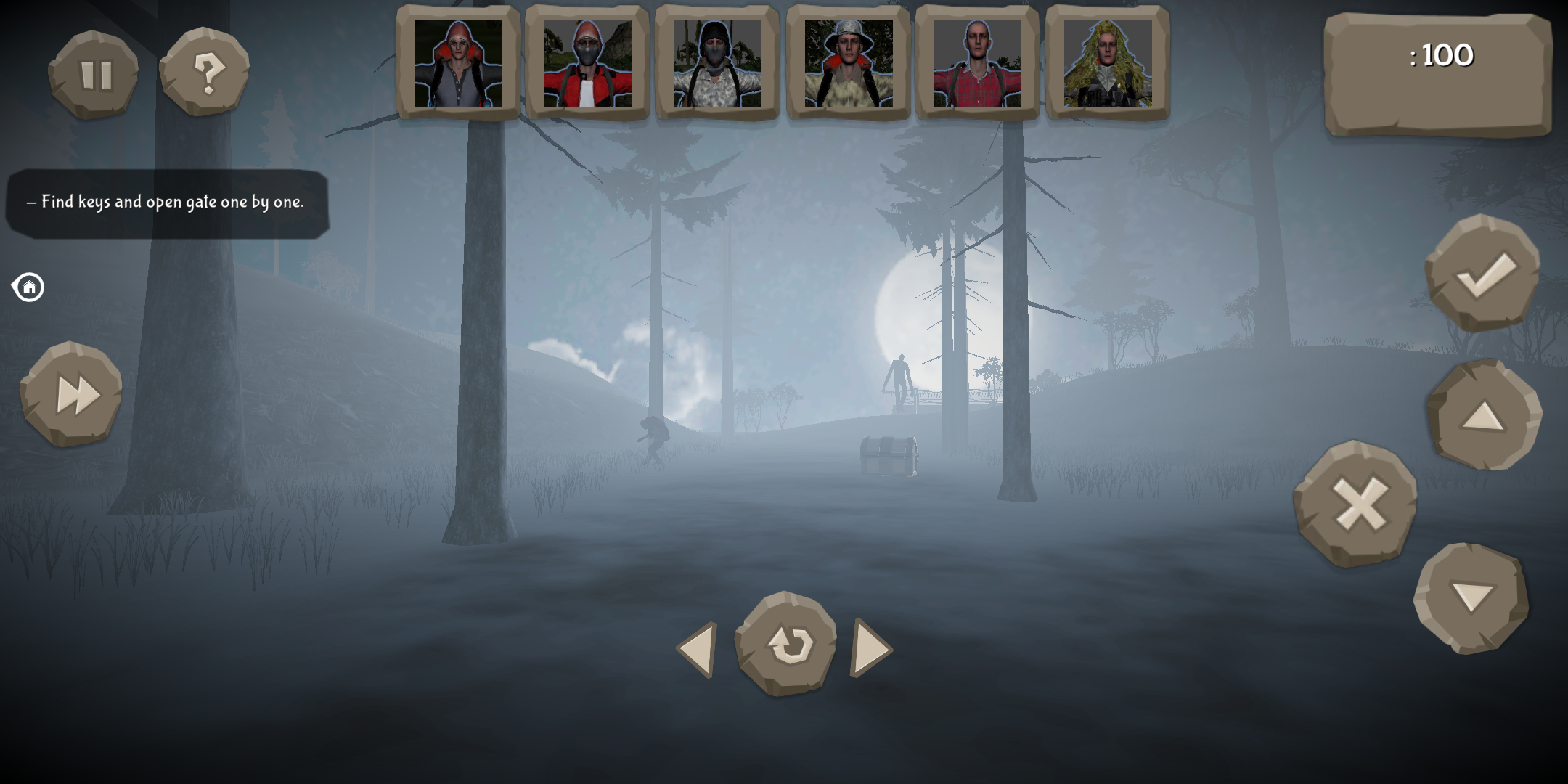Select the survivor with bucket hat
Viewport: 1568px width, 784px height.
click(848, 62)
